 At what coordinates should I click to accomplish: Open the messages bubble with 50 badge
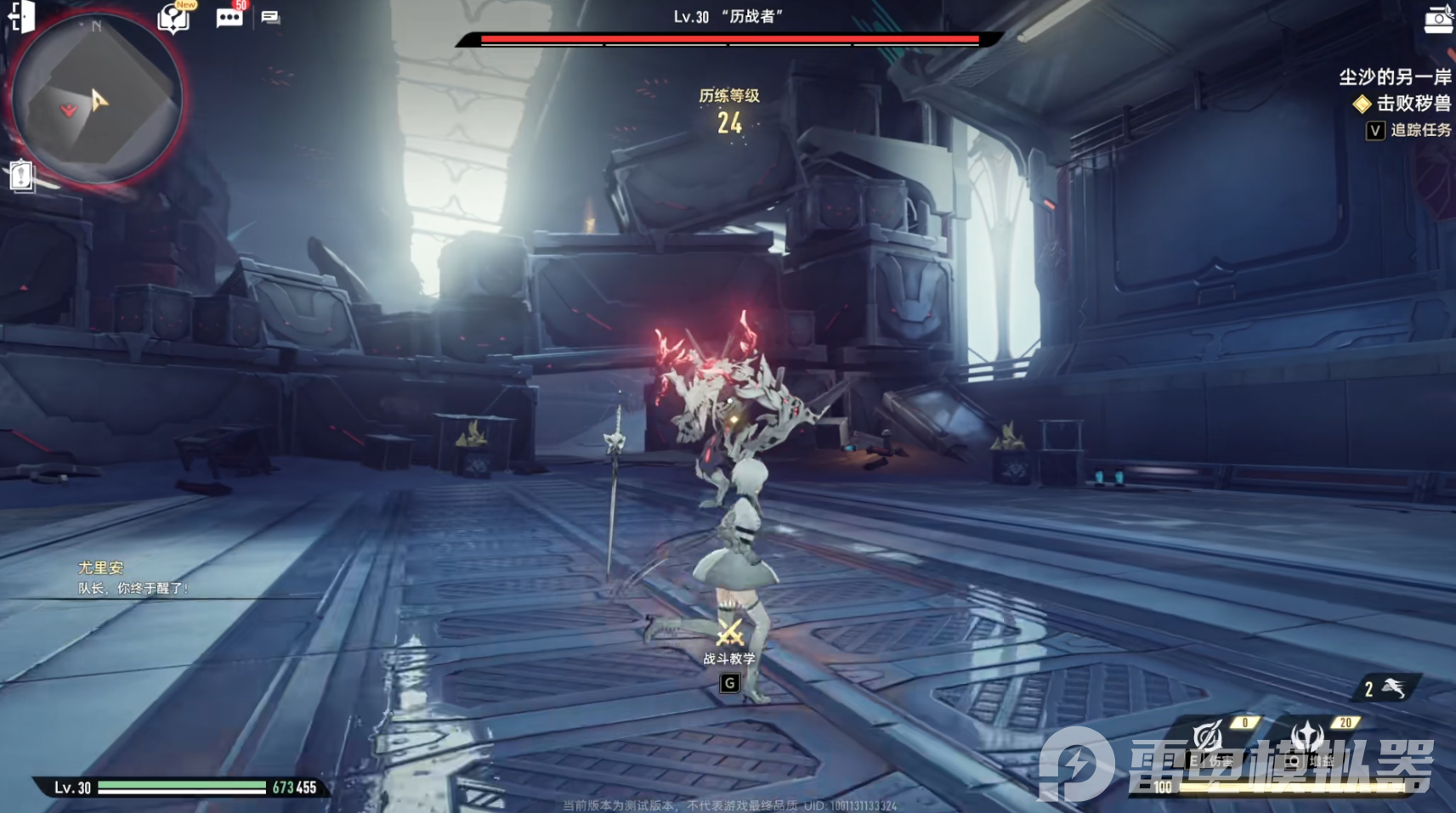[229, 17]
